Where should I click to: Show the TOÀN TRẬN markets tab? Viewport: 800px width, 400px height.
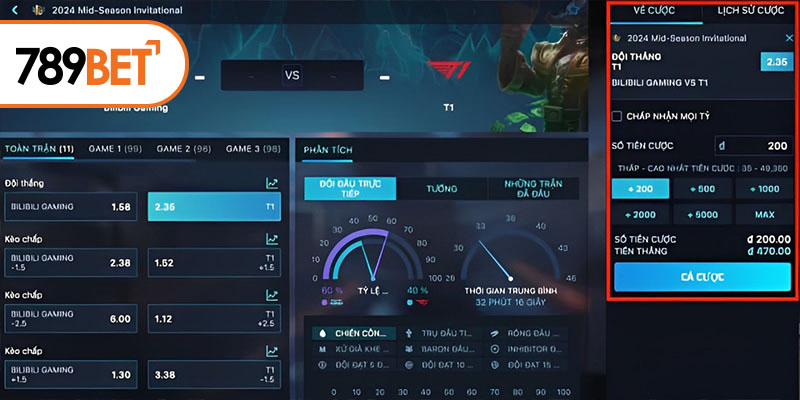point(39,149)
